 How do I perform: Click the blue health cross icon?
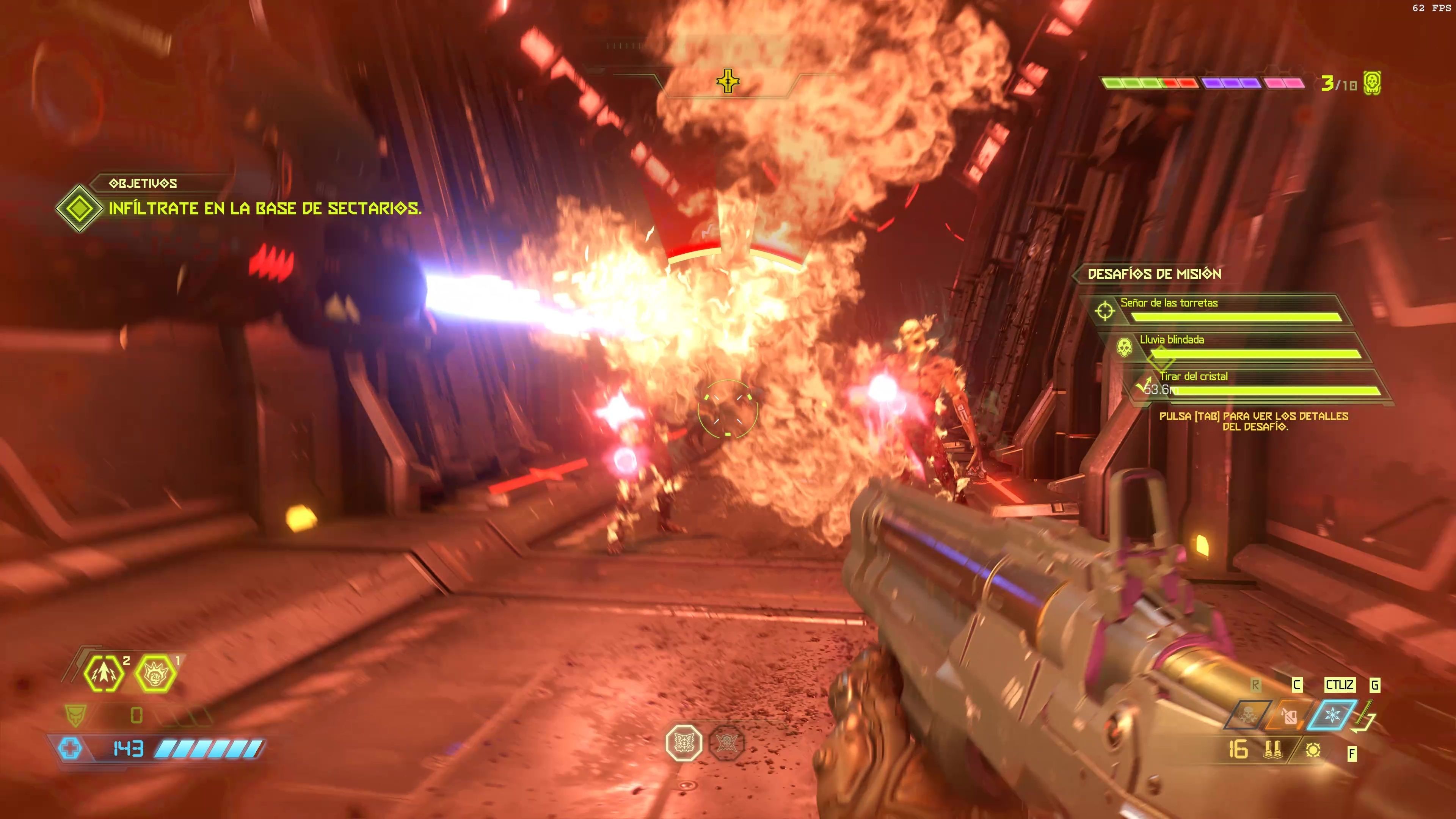70,749
